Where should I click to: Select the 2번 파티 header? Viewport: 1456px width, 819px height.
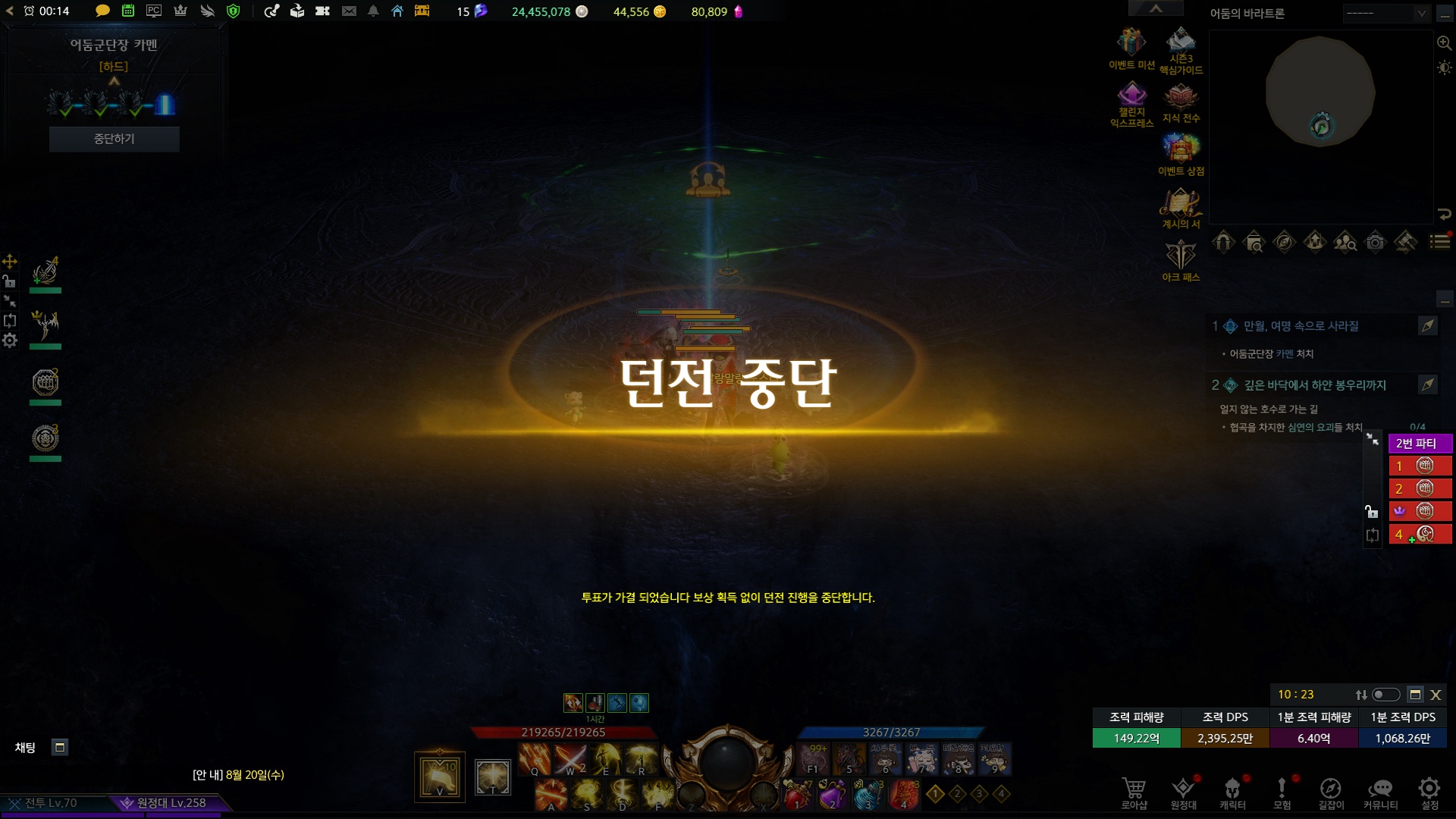pyautogui.click(x=1420, y=443)
